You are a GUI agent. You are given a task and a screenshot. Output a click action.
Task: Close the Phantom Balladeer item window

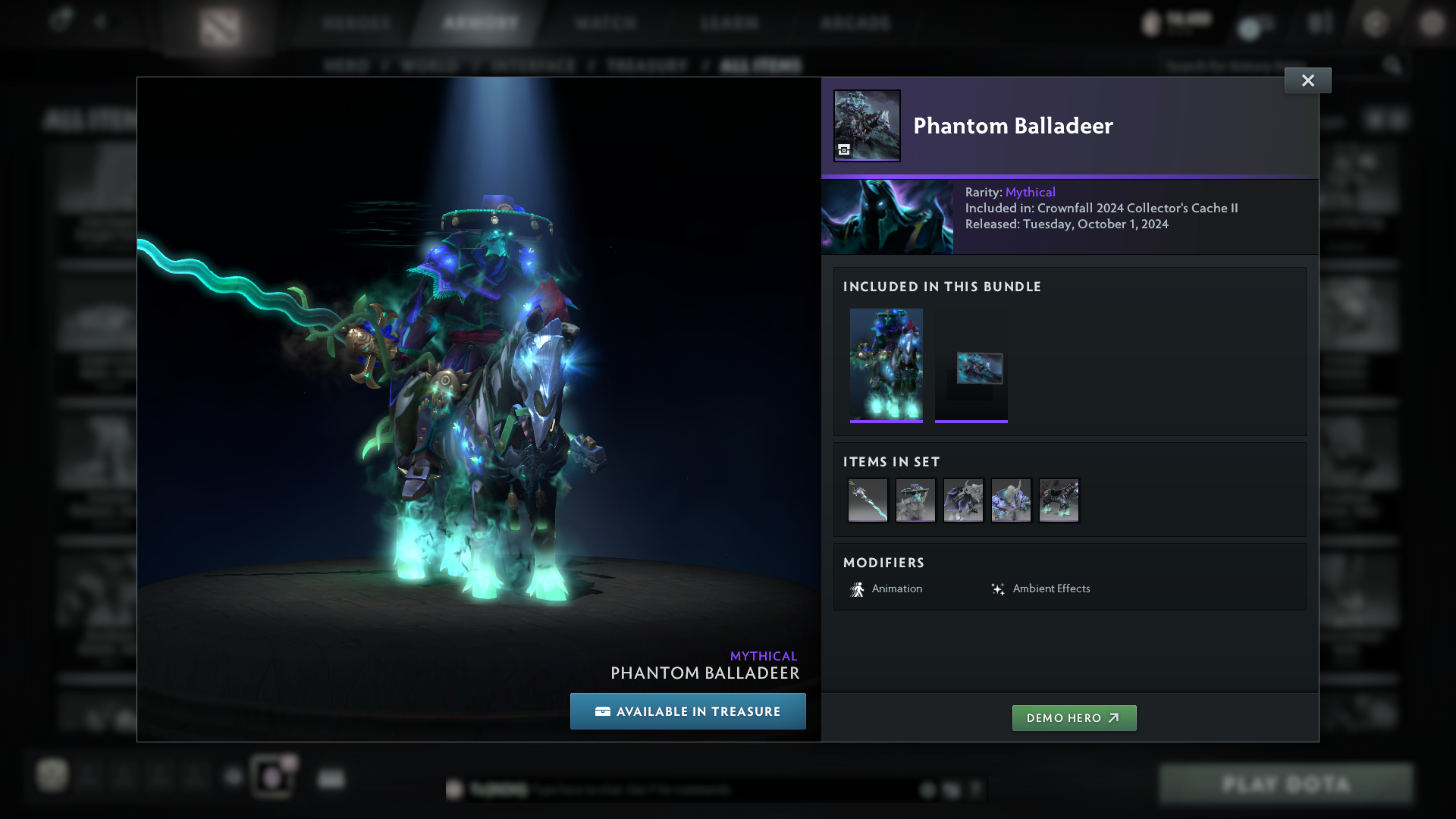(x=1307, y=80)
